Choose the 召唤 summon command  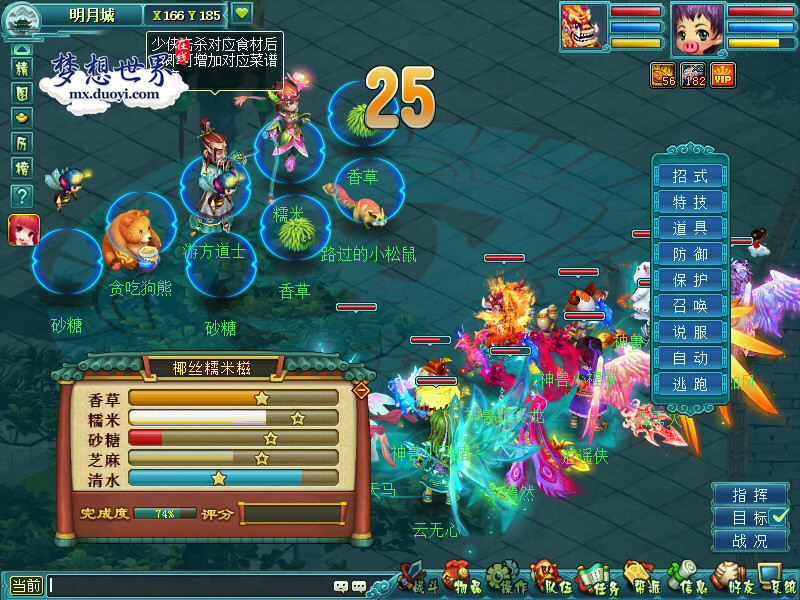pyautogui.click(x=690, y=306)
